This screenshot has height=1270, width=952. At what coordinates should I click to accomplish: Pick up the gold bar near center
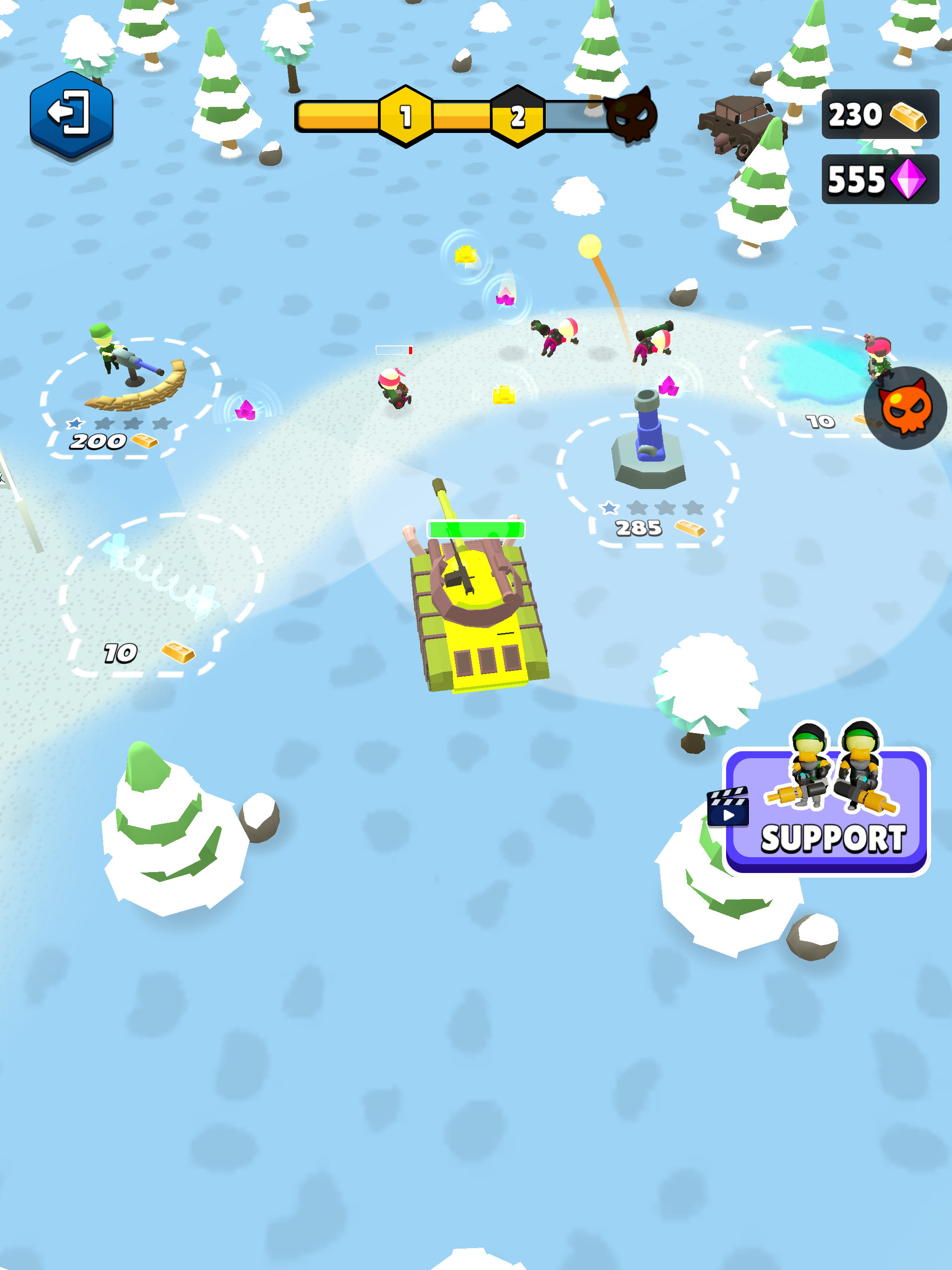[x=504, y=394]
